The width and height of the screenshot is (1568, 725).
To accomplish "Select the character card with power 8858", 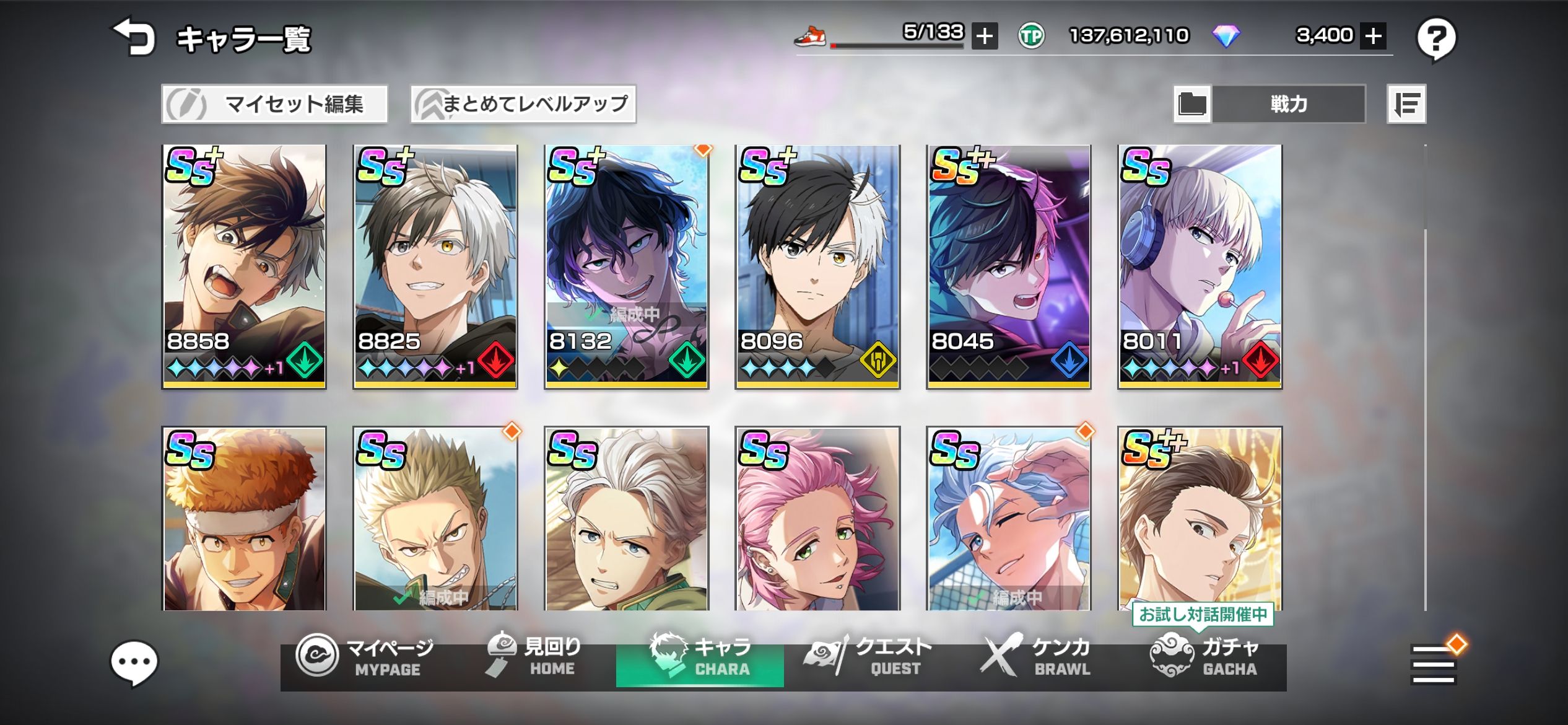I will (x=244, y=266).
